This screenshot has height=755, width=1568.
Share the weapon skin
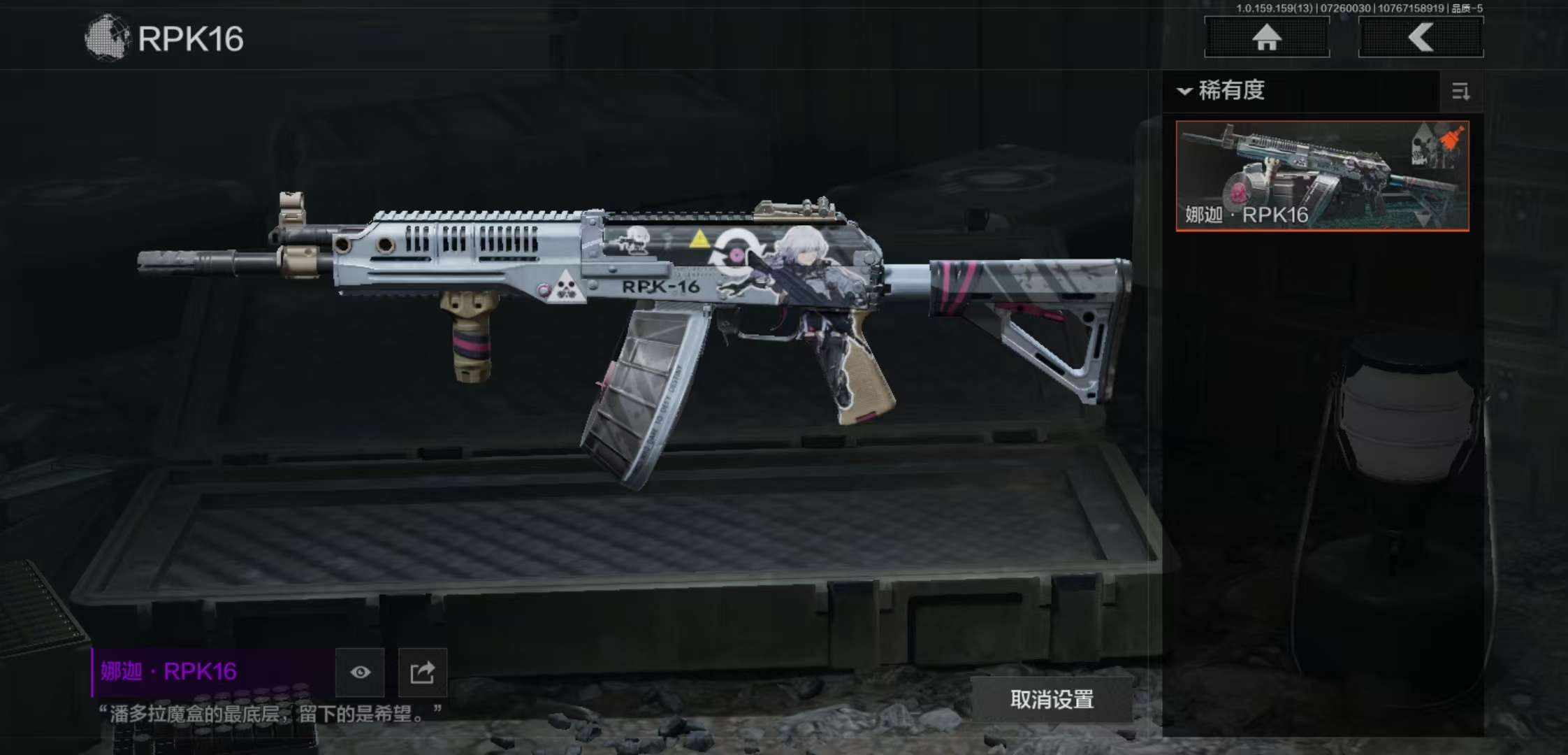[422, 672]
